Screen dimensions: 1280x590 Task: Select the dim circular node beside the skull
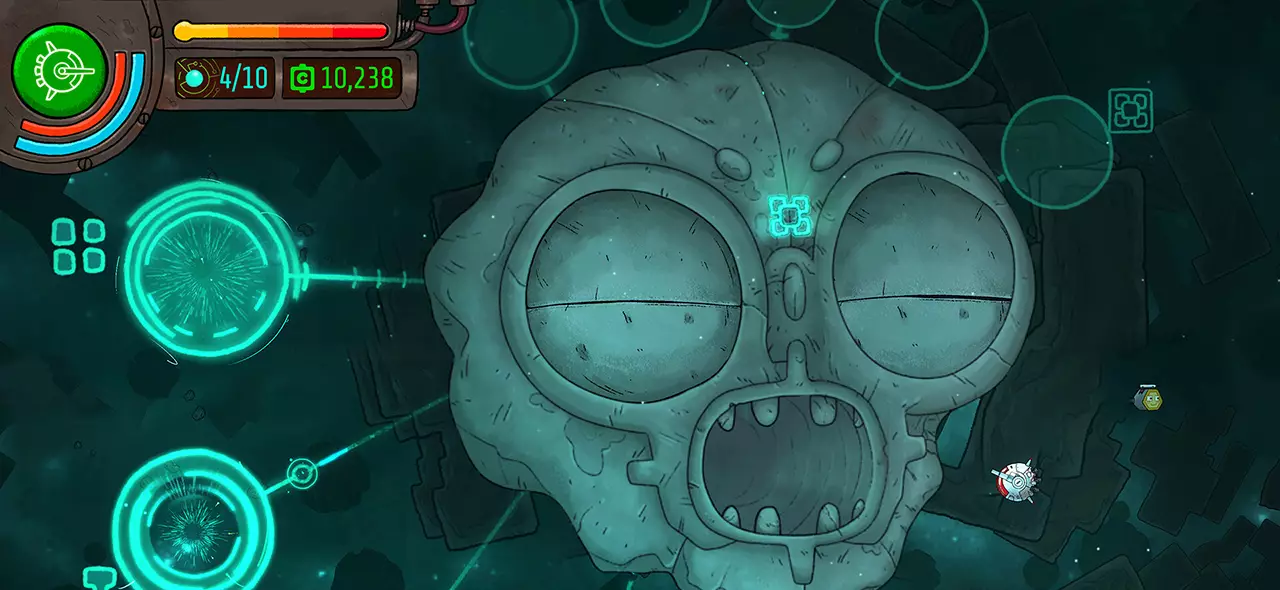click(1056, 152)
